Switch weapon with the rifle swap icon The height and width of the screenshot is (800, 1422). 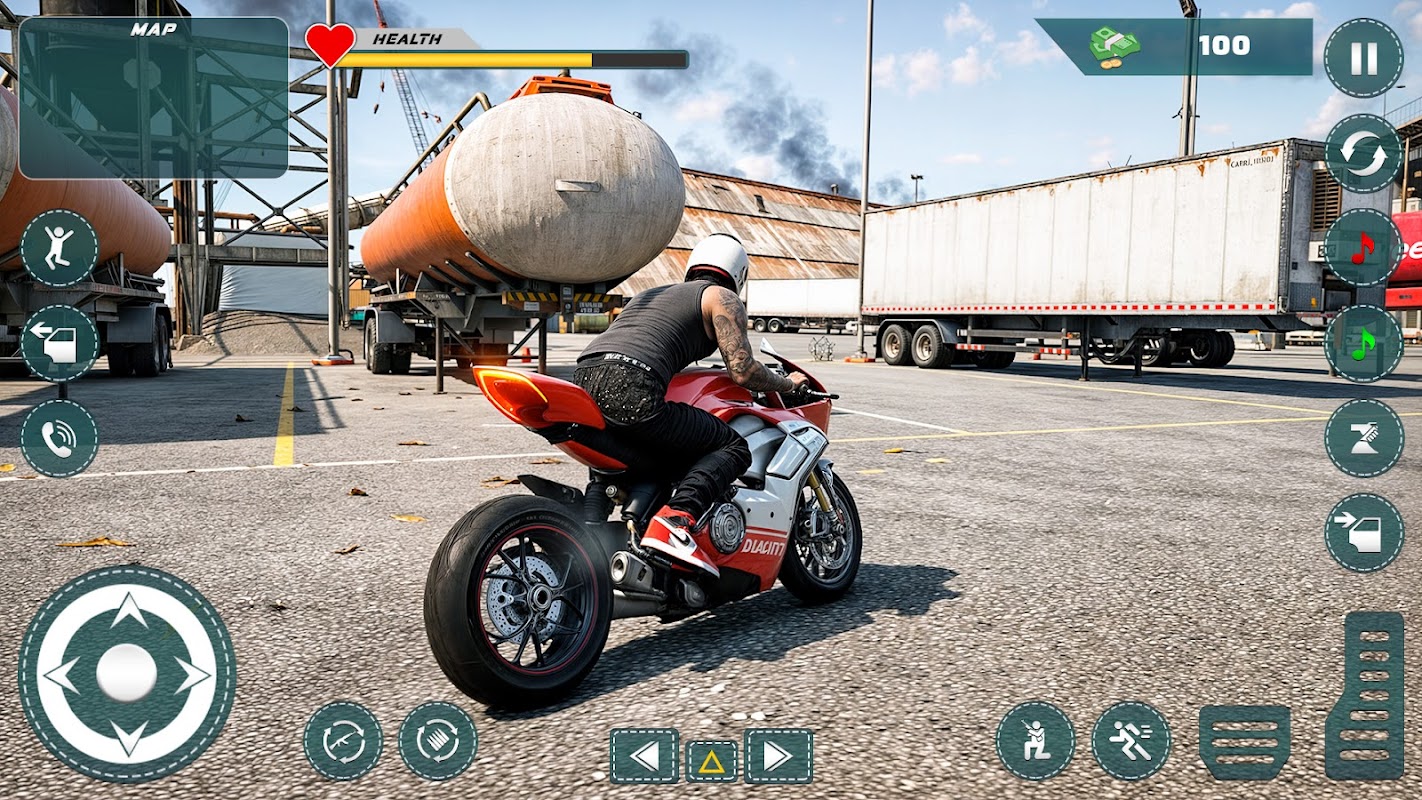click(x=343, y=741)
